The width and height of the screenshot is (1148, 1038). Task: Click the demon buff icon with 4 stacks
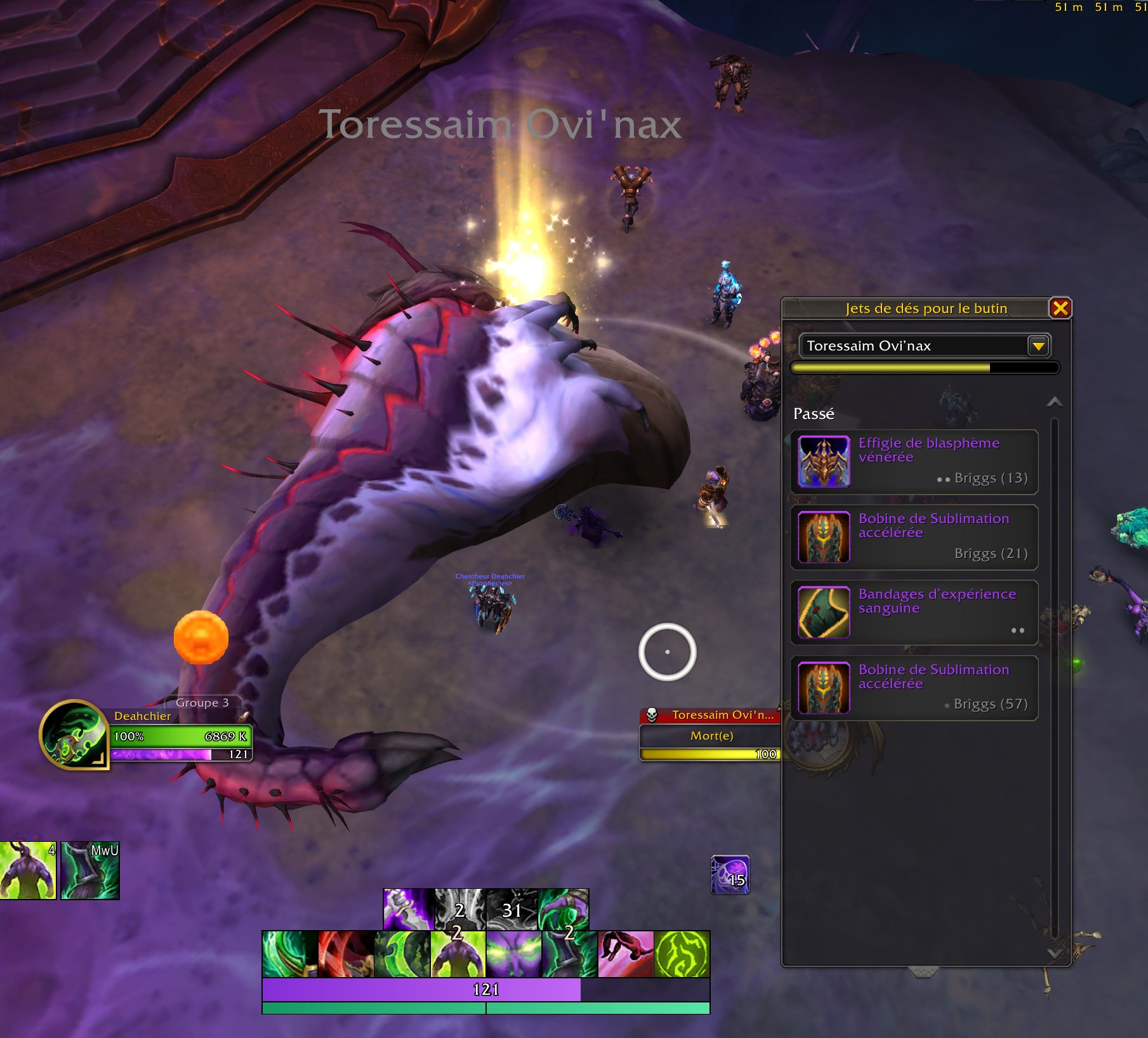28,870
